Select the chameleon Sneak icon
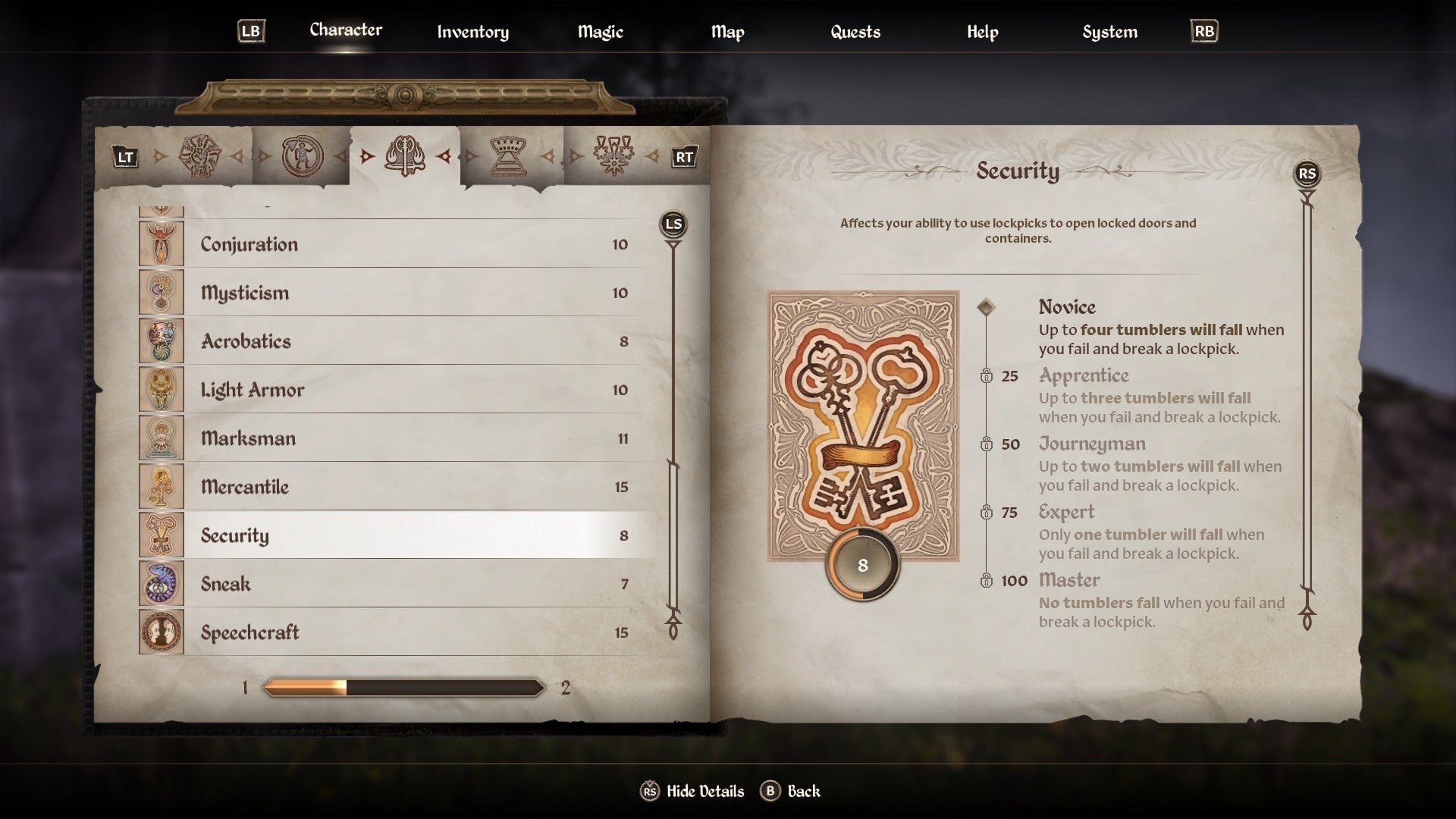Screen dimensions: 1456x819 coord(162,584)
